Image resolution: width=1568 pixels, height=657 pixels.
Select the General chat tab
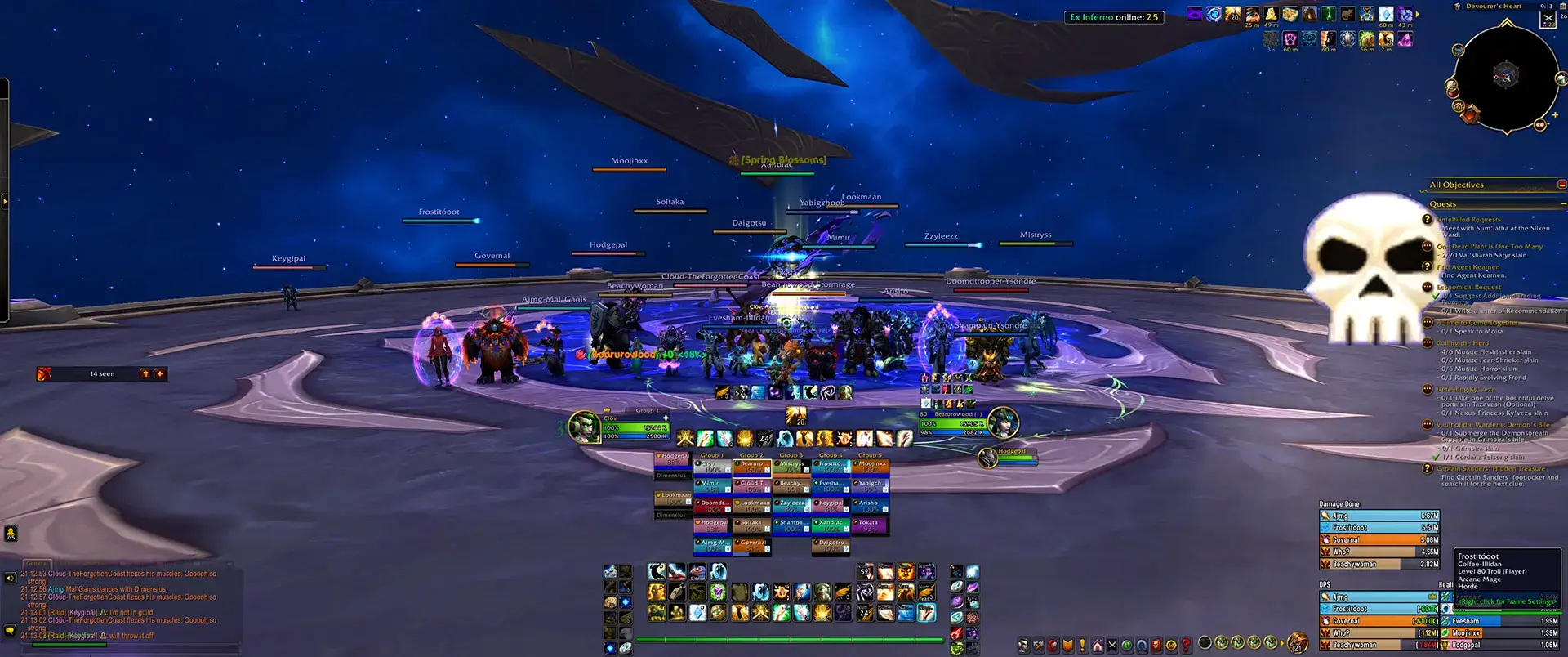click(37, 563)
